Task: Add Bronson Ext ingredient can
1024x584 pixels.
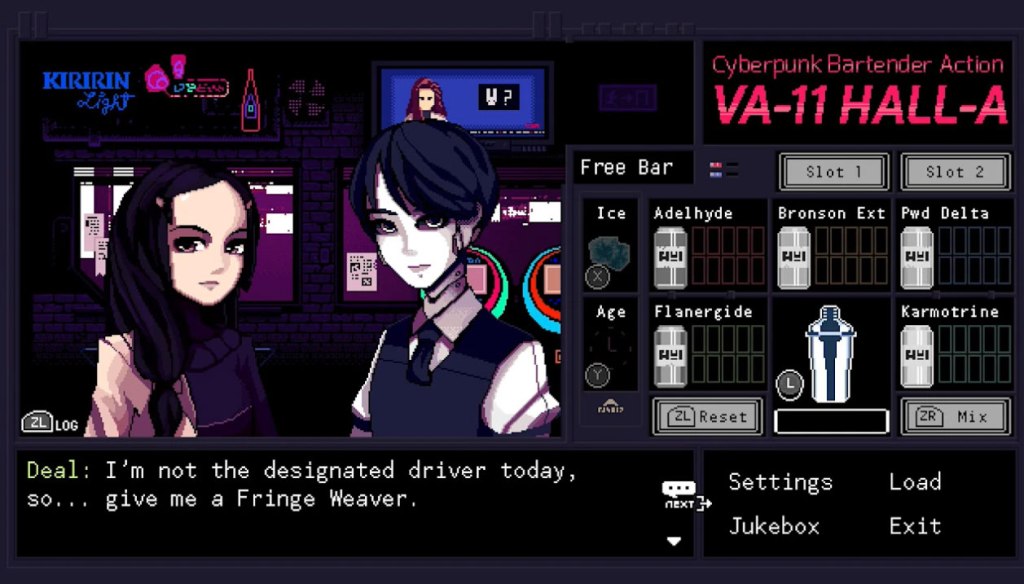Action: [794, 257]
